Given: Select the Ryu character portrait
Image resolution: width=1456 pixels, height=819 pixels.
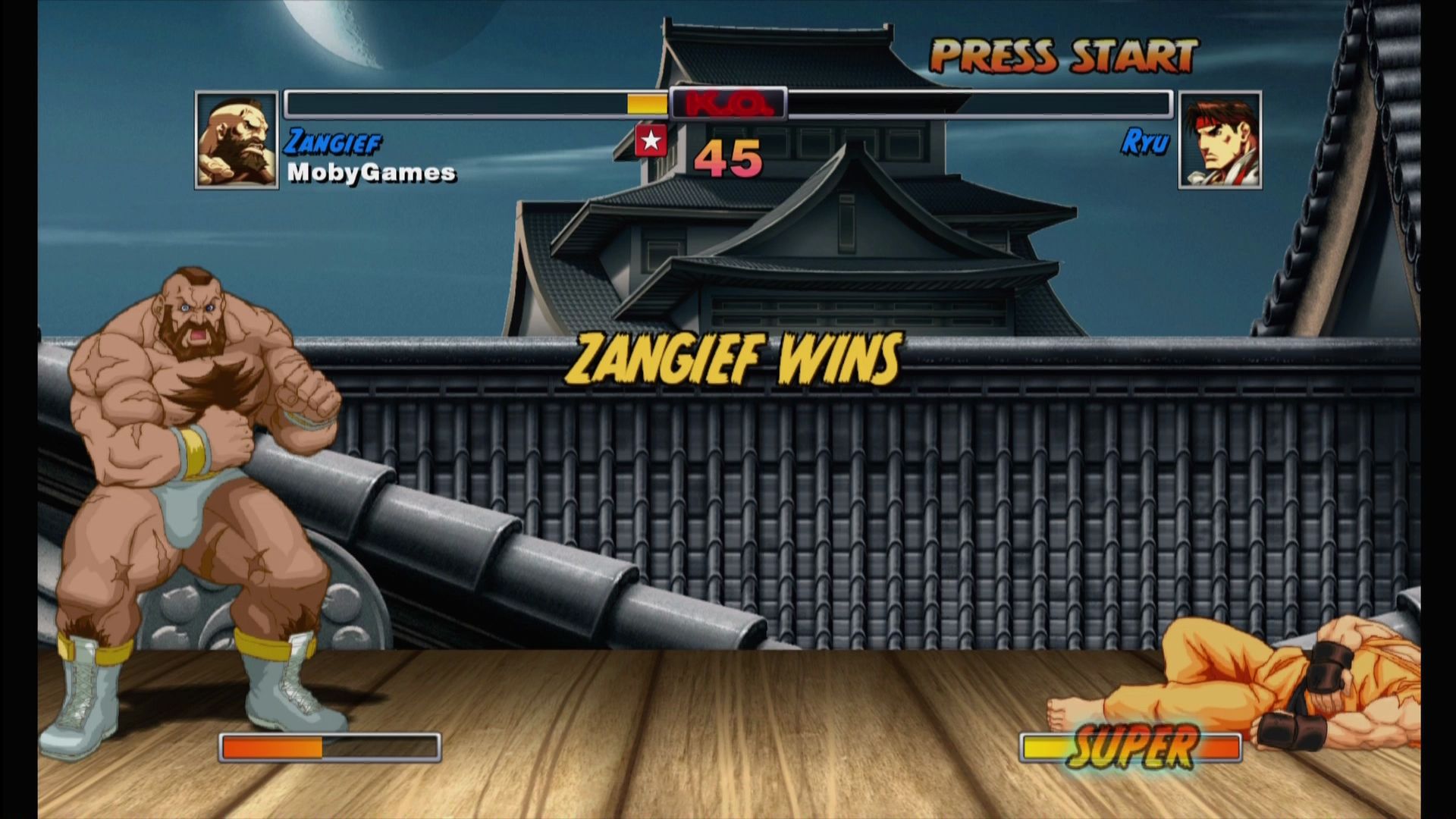Looking at the screenshot, I should coord(1221,140).
